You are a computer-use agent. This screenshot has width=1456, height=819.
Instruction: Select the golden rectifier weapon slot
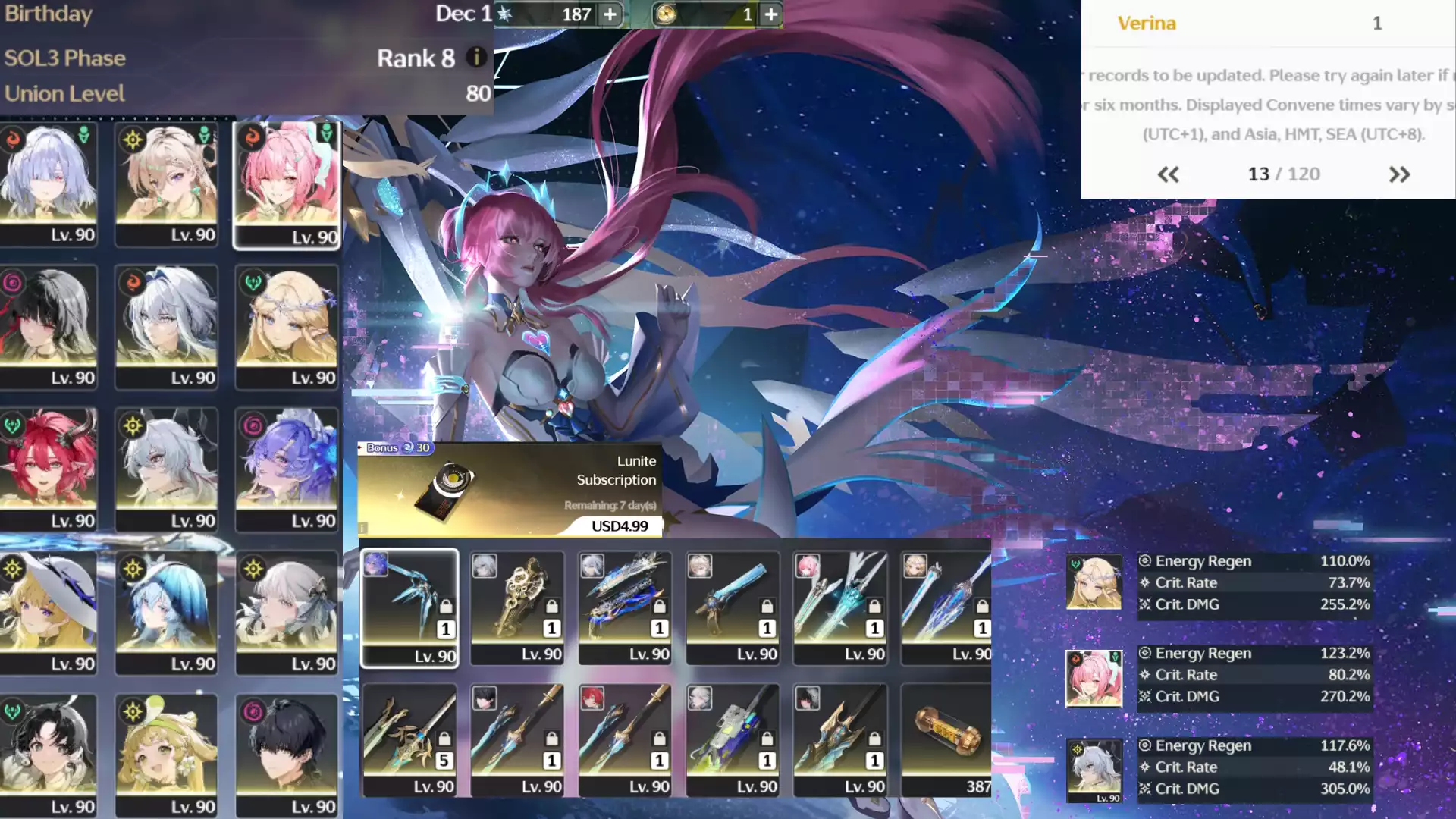517,608
